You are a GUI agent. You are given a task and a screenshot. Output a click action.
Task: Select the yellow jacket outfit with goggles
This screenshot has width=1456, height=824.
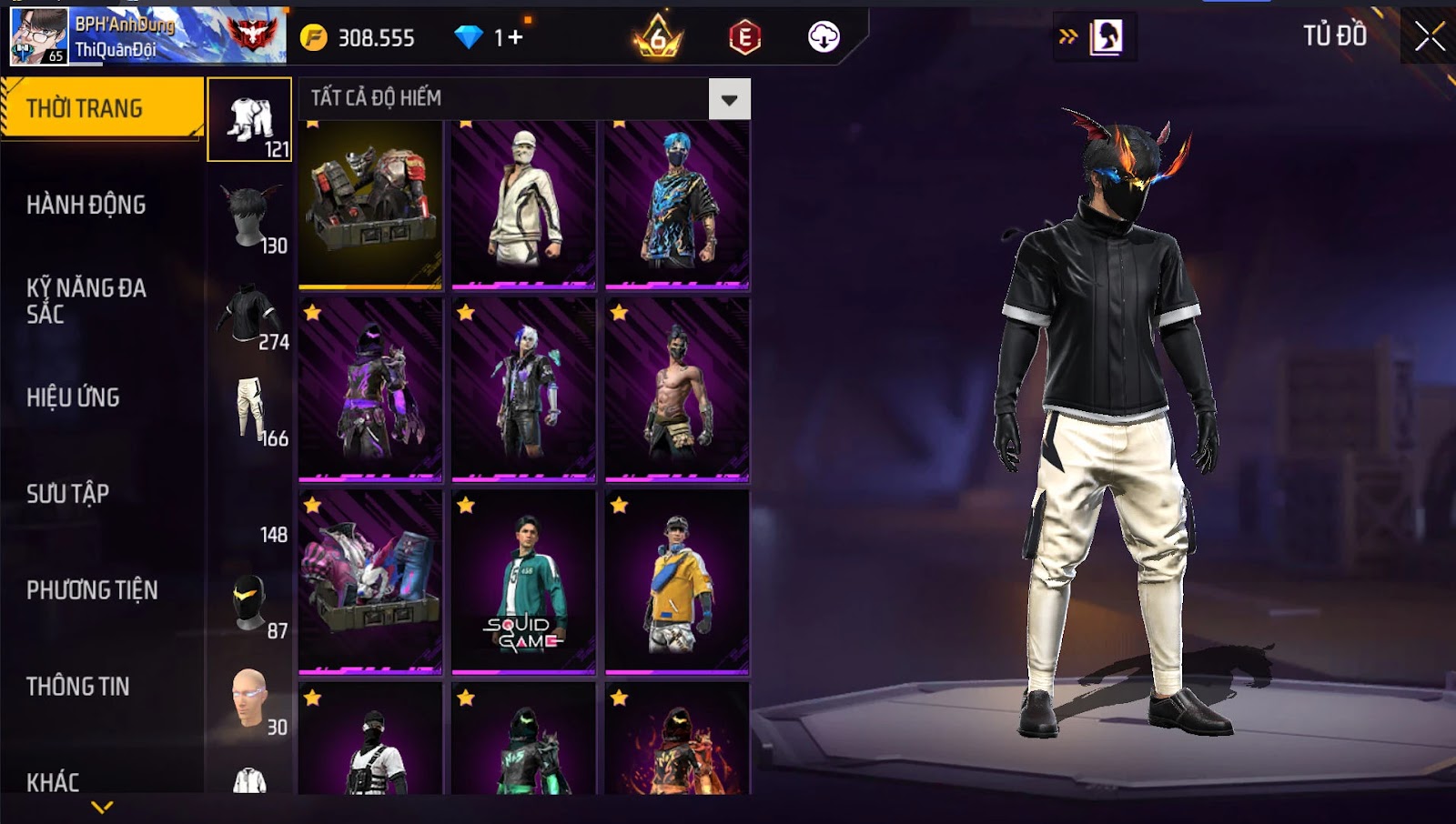[x=677, y=582]
